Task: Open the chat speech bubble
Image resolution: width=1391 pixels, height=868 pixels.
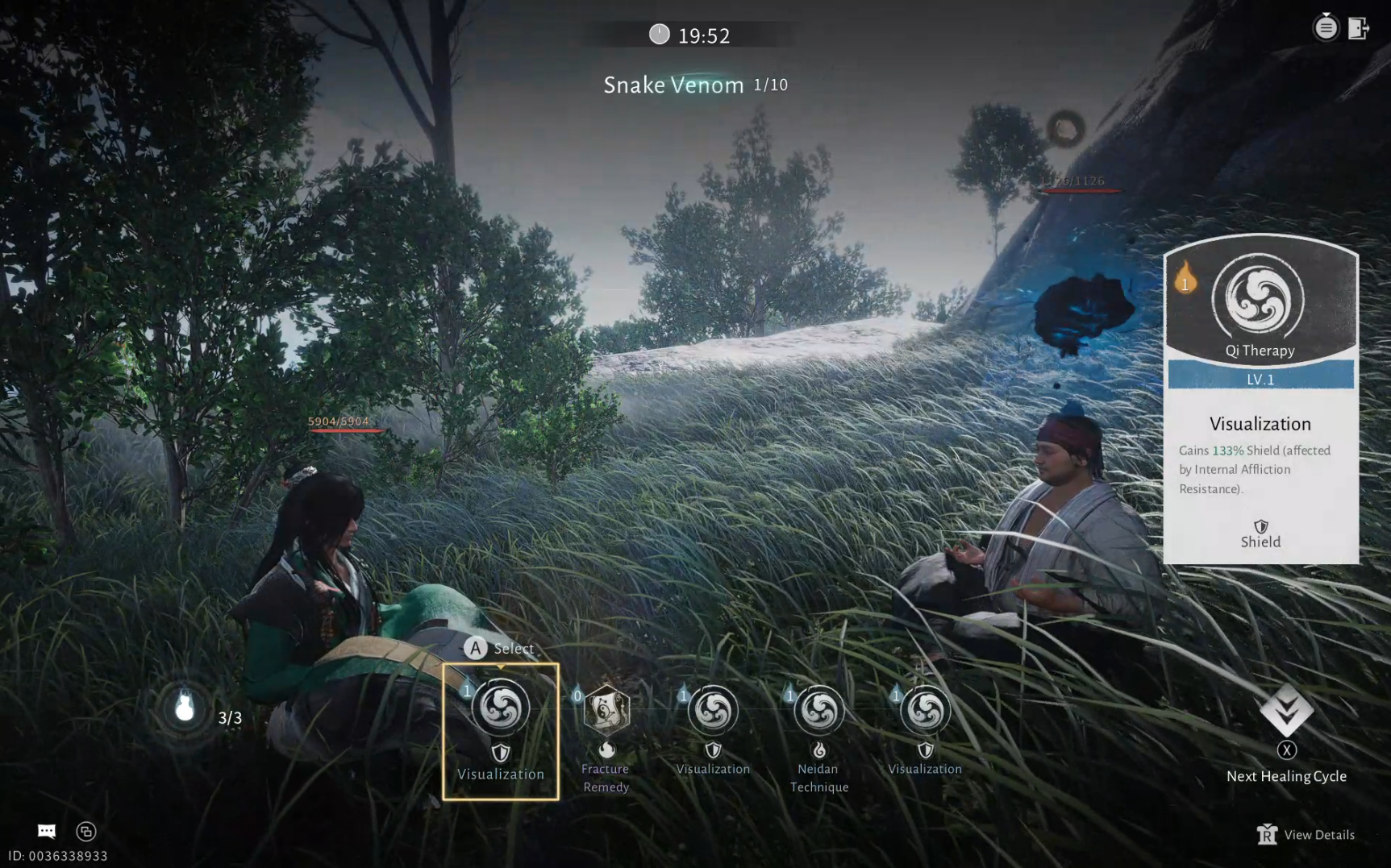Action: pyautogui.click(x=47, y=831)
